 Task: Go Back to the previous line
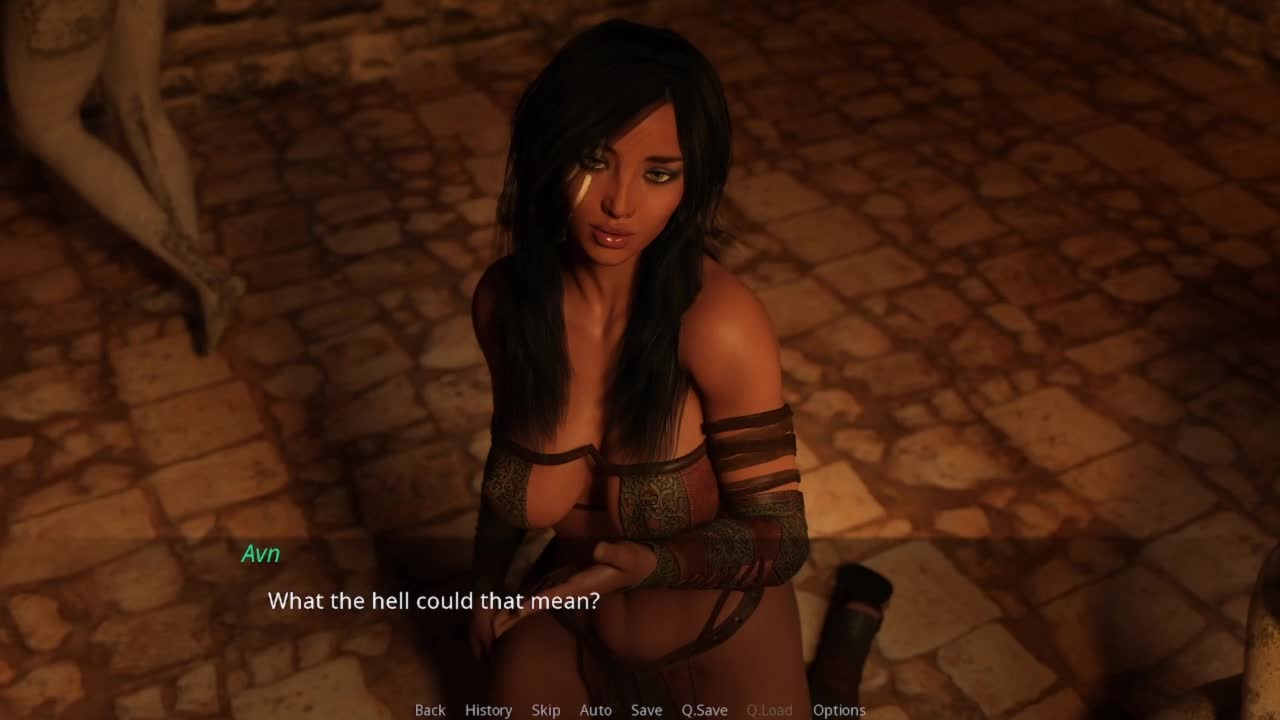[x=430, y=710]
